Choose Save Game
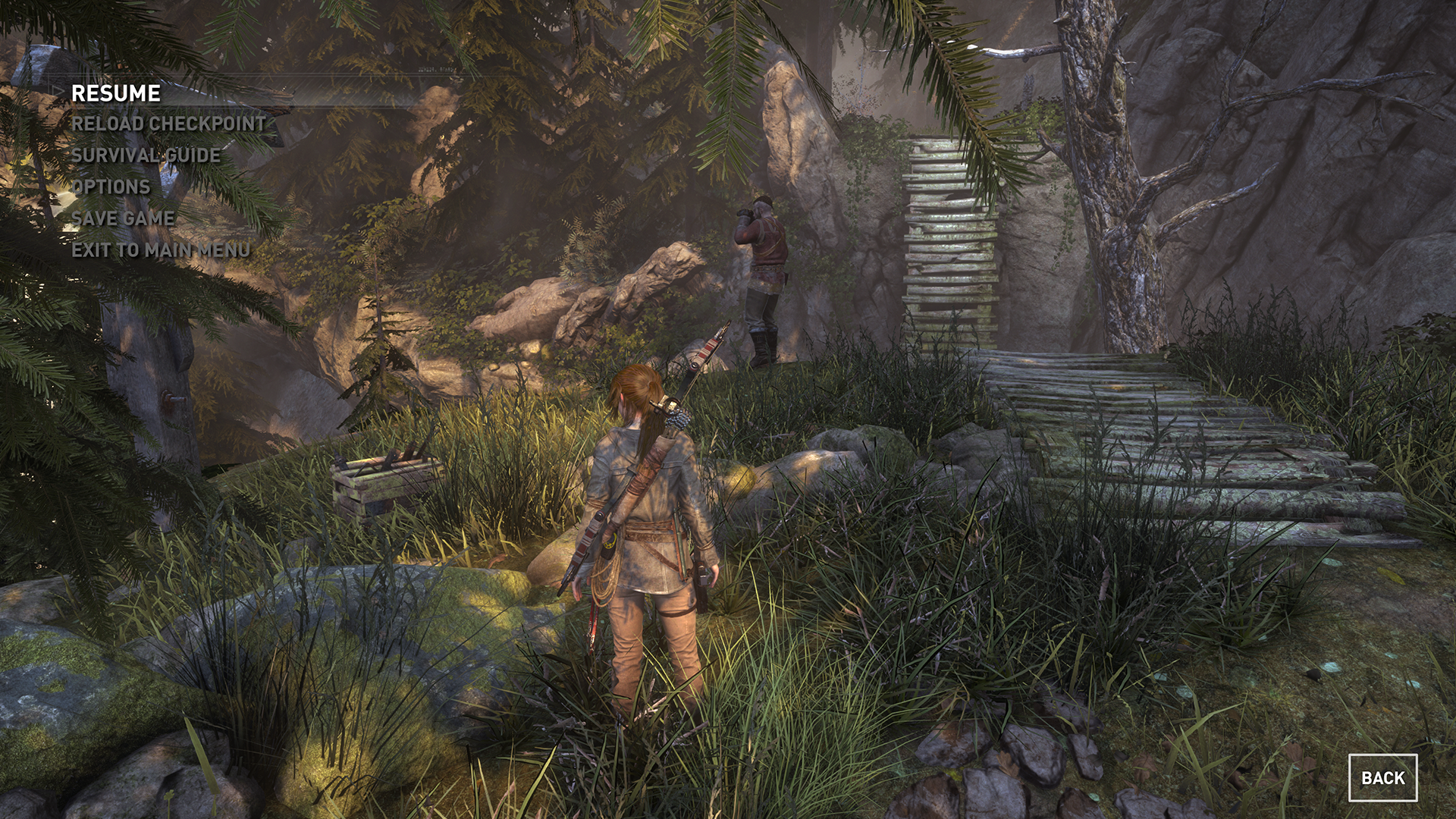Image resolution: width=1456 pixels, height=819 pixels. tap(123, 218)
